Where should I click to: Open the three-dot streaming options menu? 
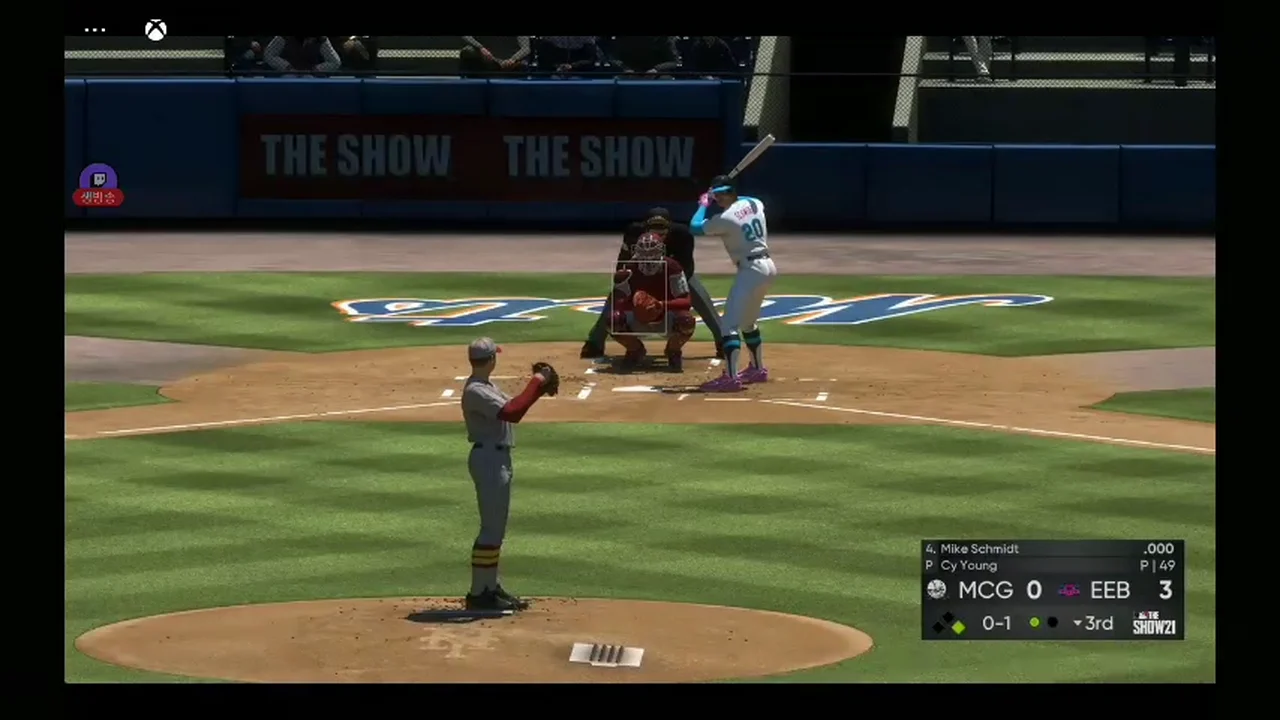point(95,30)
